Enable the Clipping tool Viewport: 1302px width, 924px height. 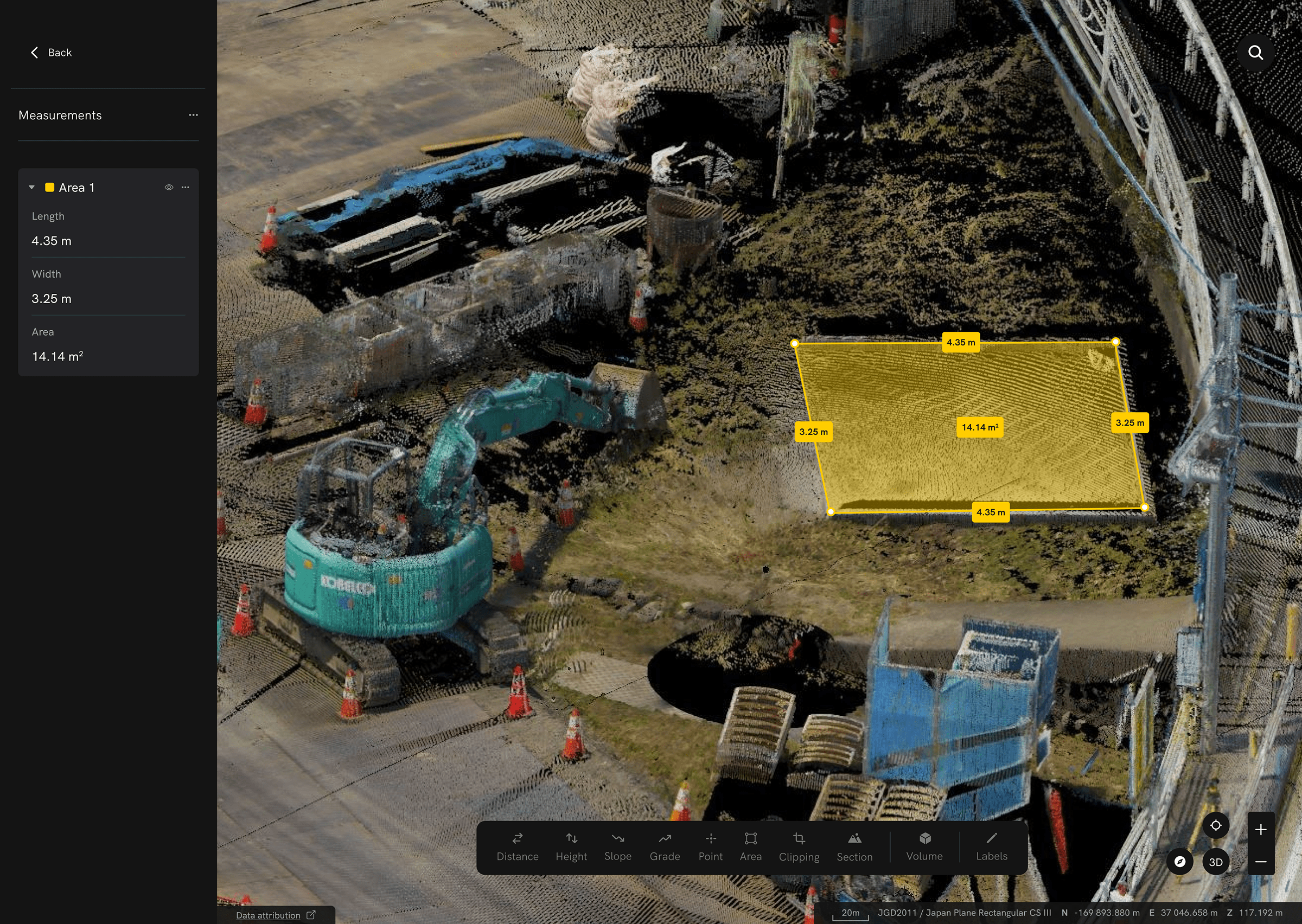click(x=799, y=846)
